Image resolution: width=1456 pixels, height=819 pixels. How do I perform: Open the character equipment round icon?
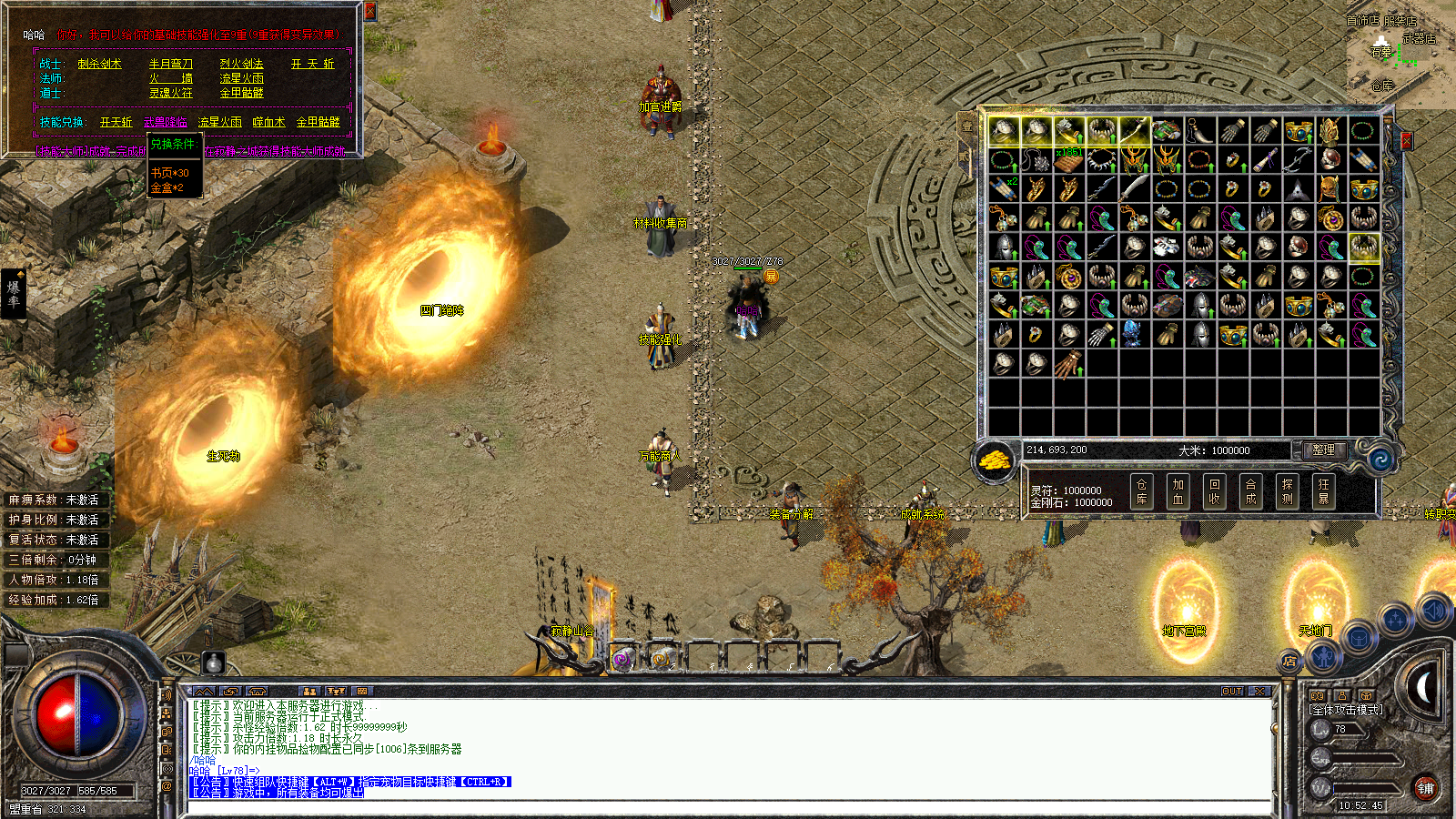pos(1323,655)
